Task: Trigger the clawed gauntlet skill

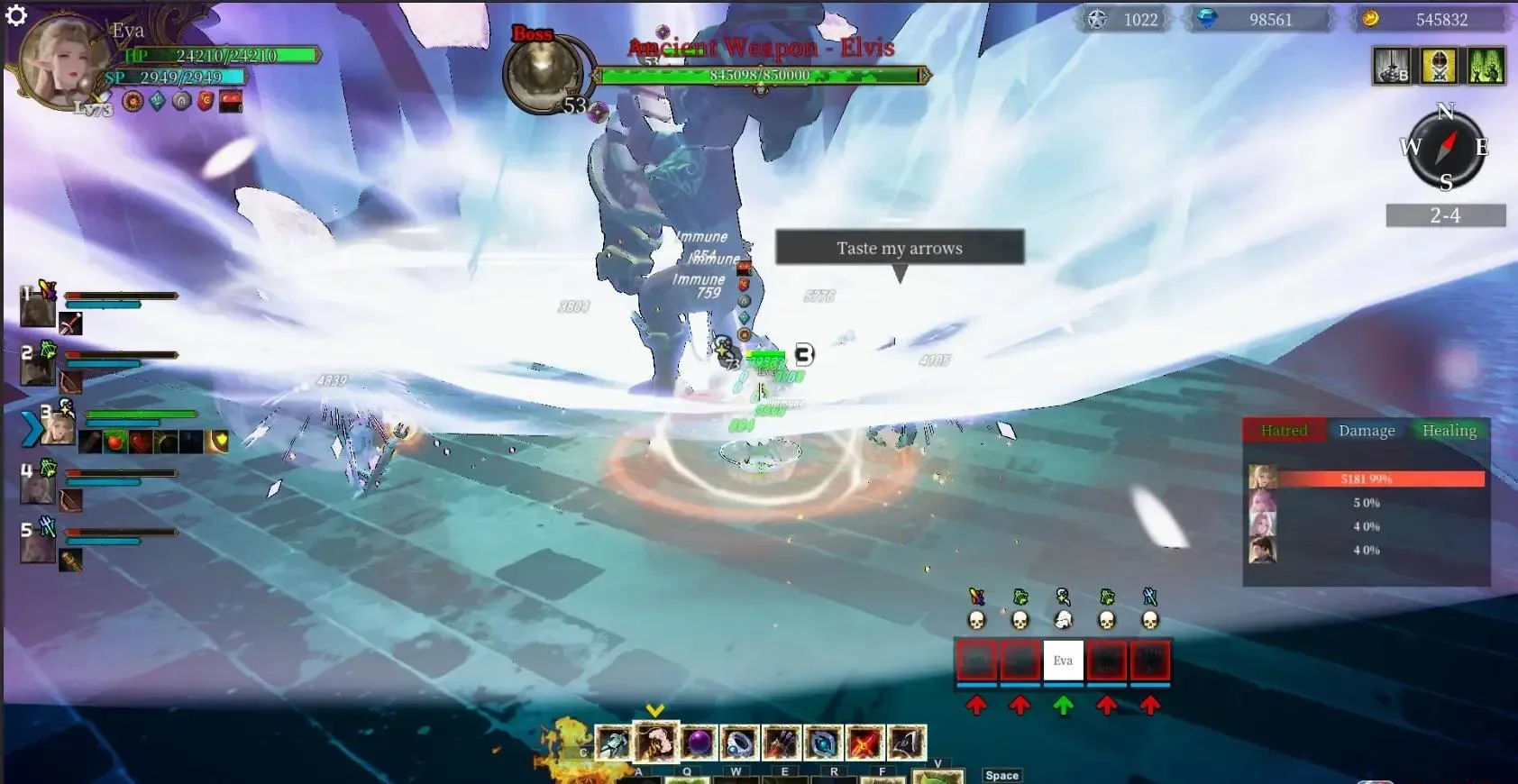Action: [x=782, y=743]
